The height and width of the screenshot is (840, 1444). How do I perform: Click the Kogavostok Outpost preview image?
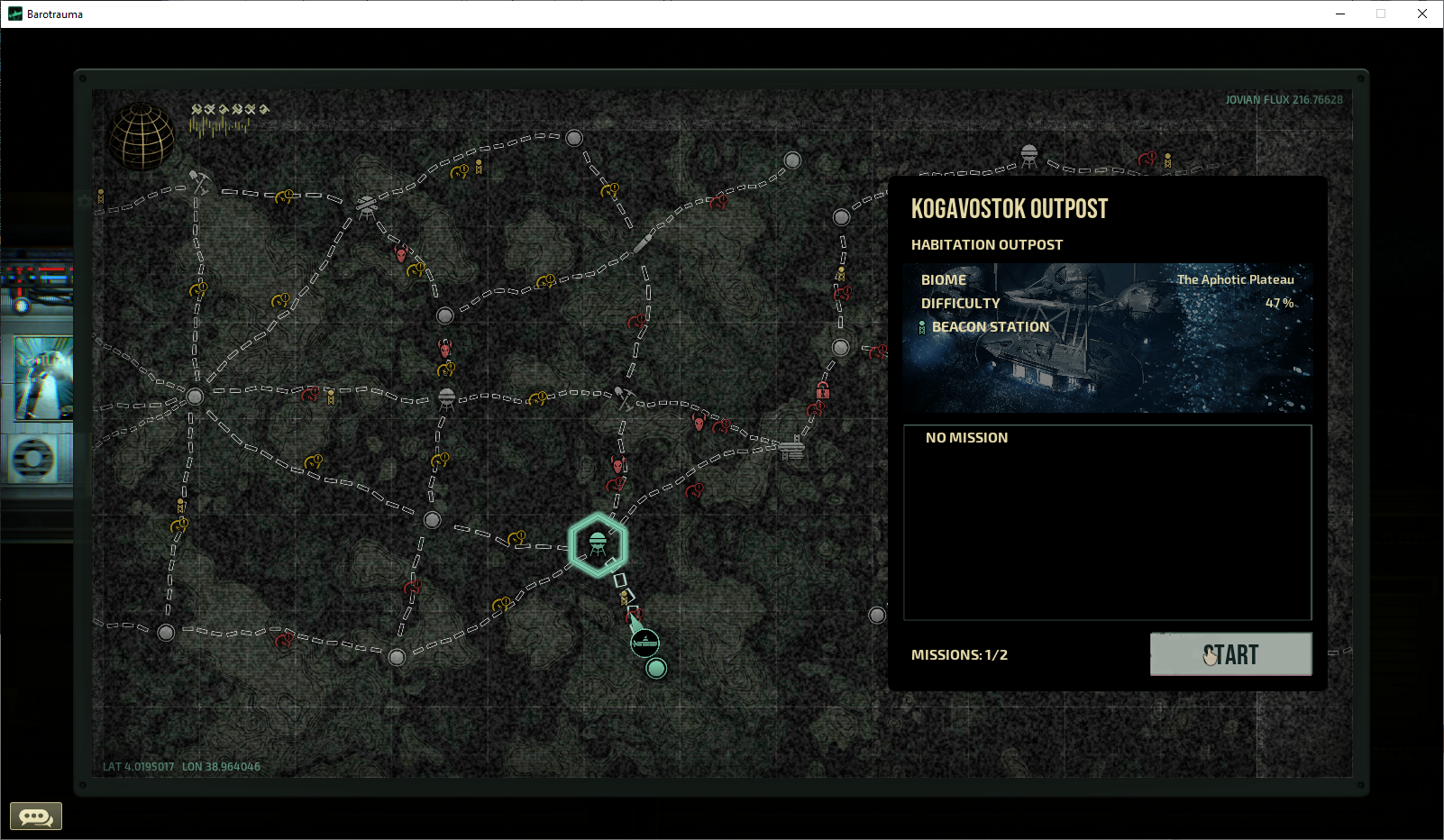tap(1107, 338)
